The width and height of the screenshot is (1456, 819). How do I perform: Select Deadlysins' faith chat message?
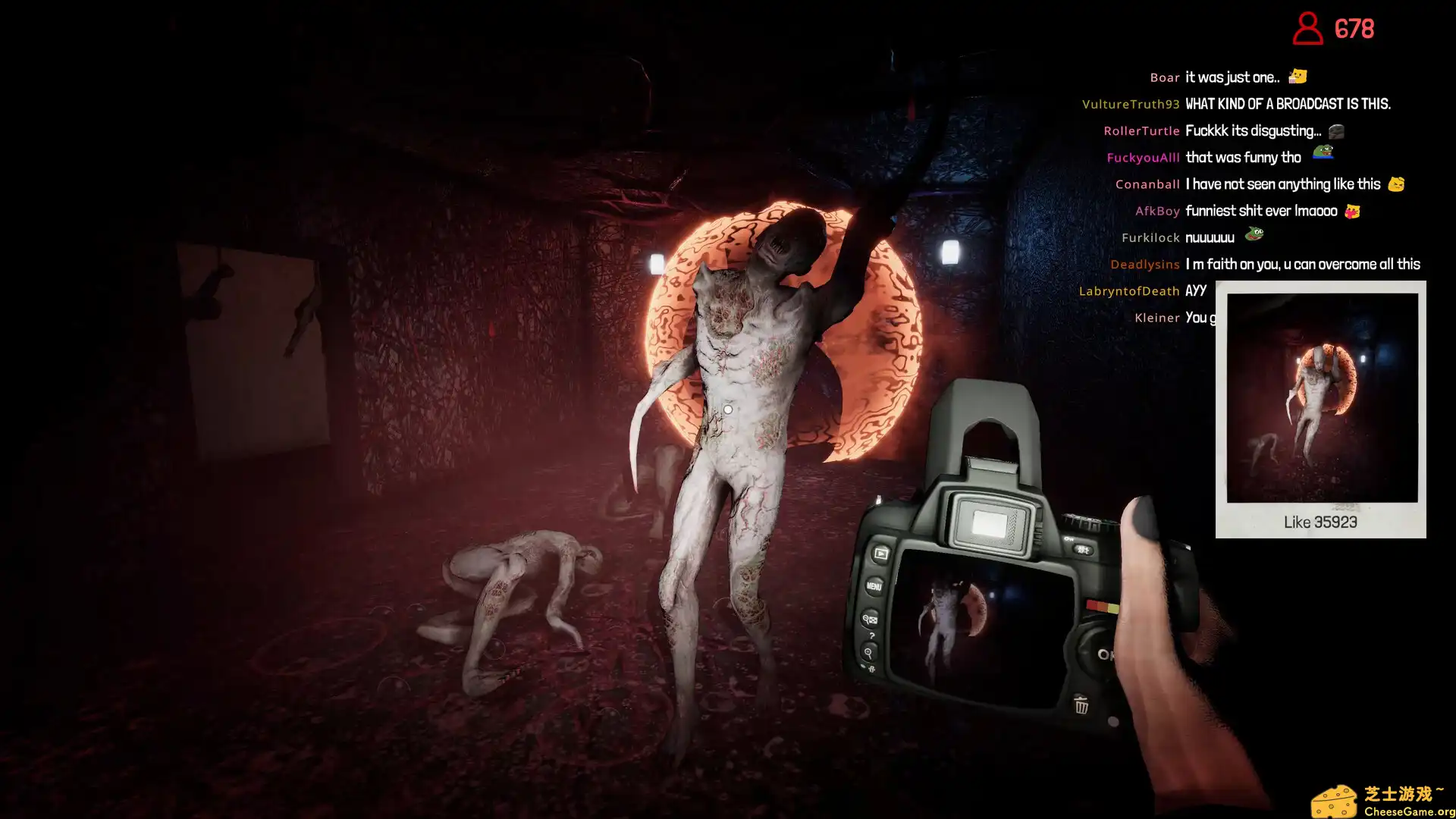pos(1302,265)
